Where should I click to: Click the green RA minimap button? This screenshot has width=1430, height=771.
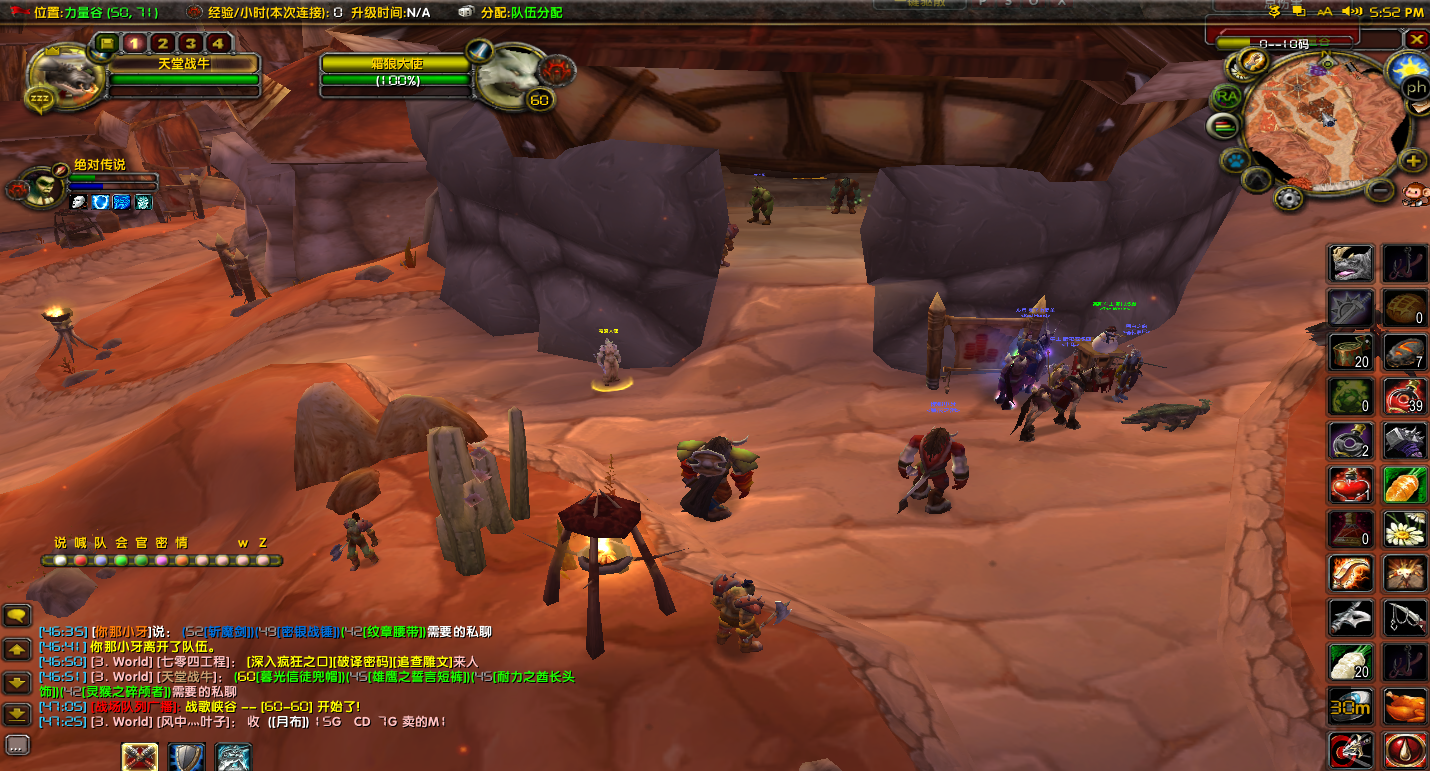(x=1227, y=97)
